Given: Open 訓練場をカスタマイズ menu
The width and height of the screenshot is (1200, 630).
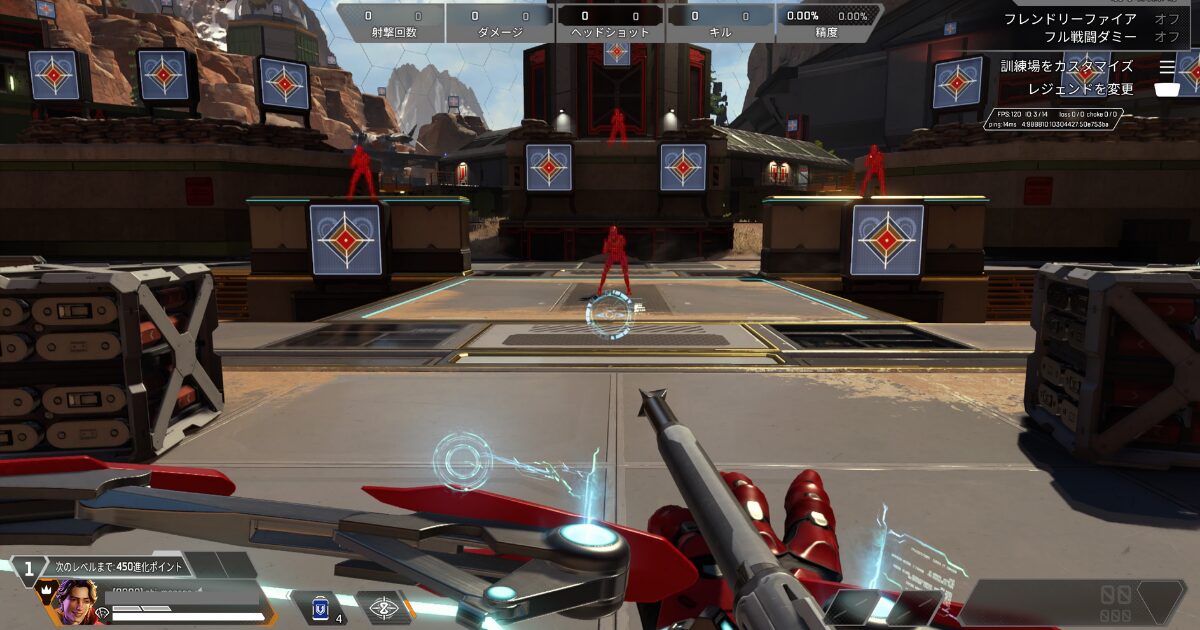Looking at the screenshot, I should [1067, 66].
